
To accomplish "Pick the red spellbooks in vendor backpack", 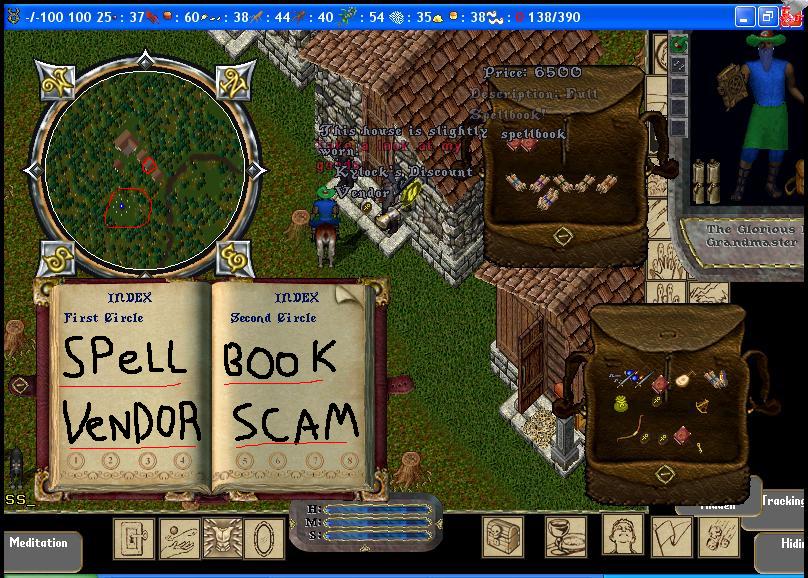I will click(521, 144).
